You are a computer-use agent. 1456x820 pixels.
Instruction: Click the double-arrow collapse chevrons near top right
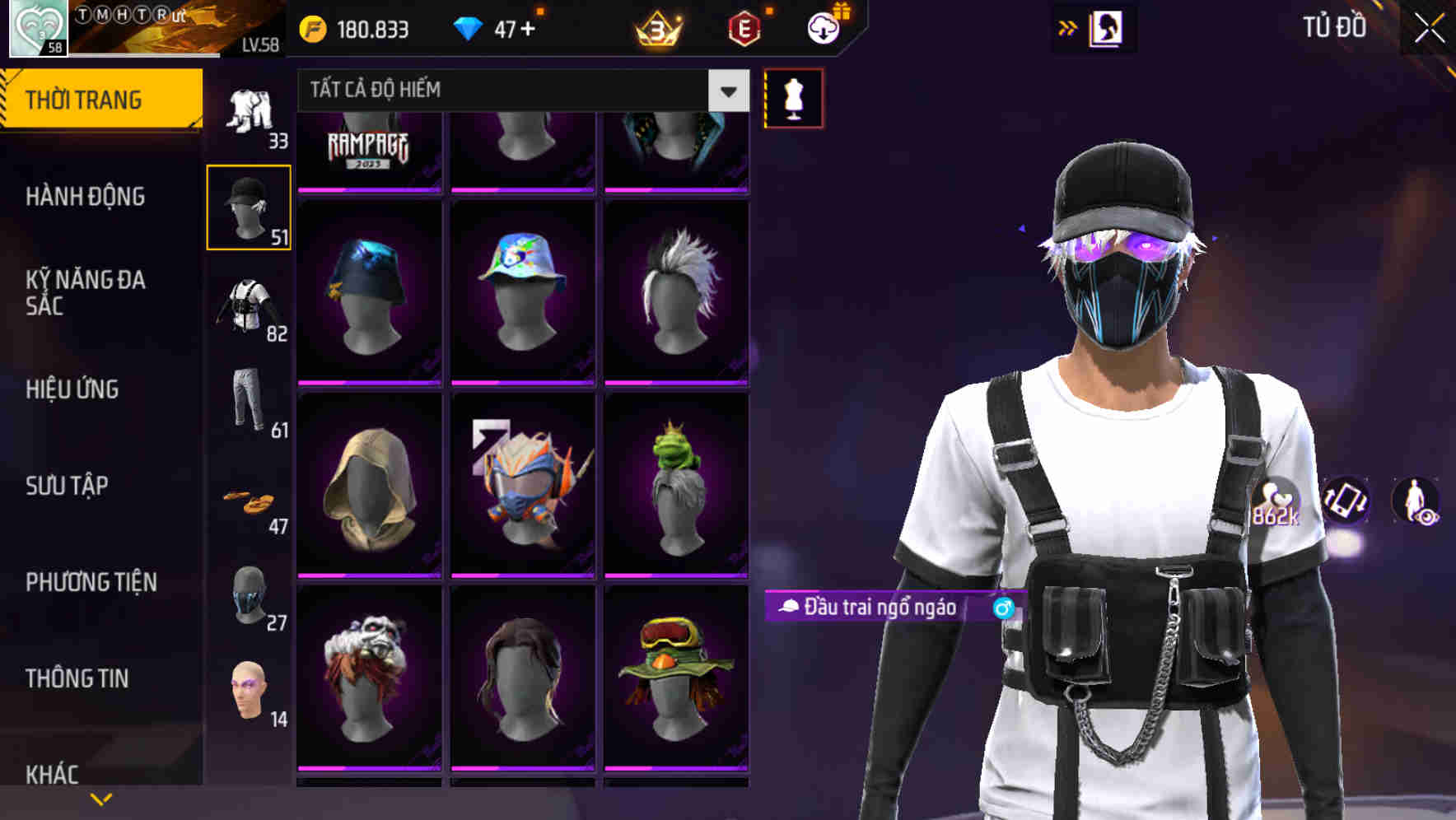[1067, 26]
